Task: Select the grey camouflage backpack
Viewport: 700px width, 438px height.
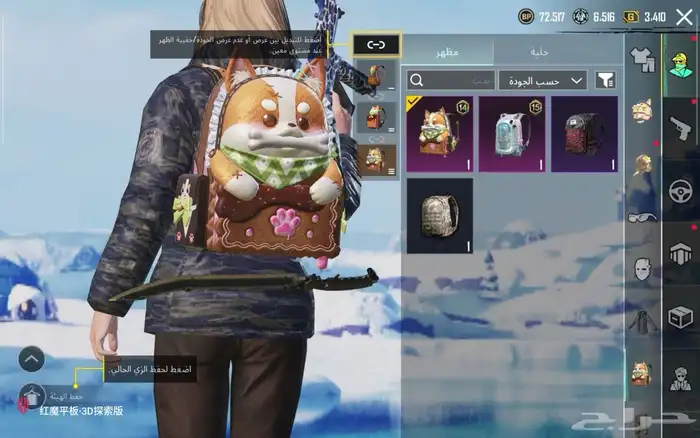Action: coord(440,215)
